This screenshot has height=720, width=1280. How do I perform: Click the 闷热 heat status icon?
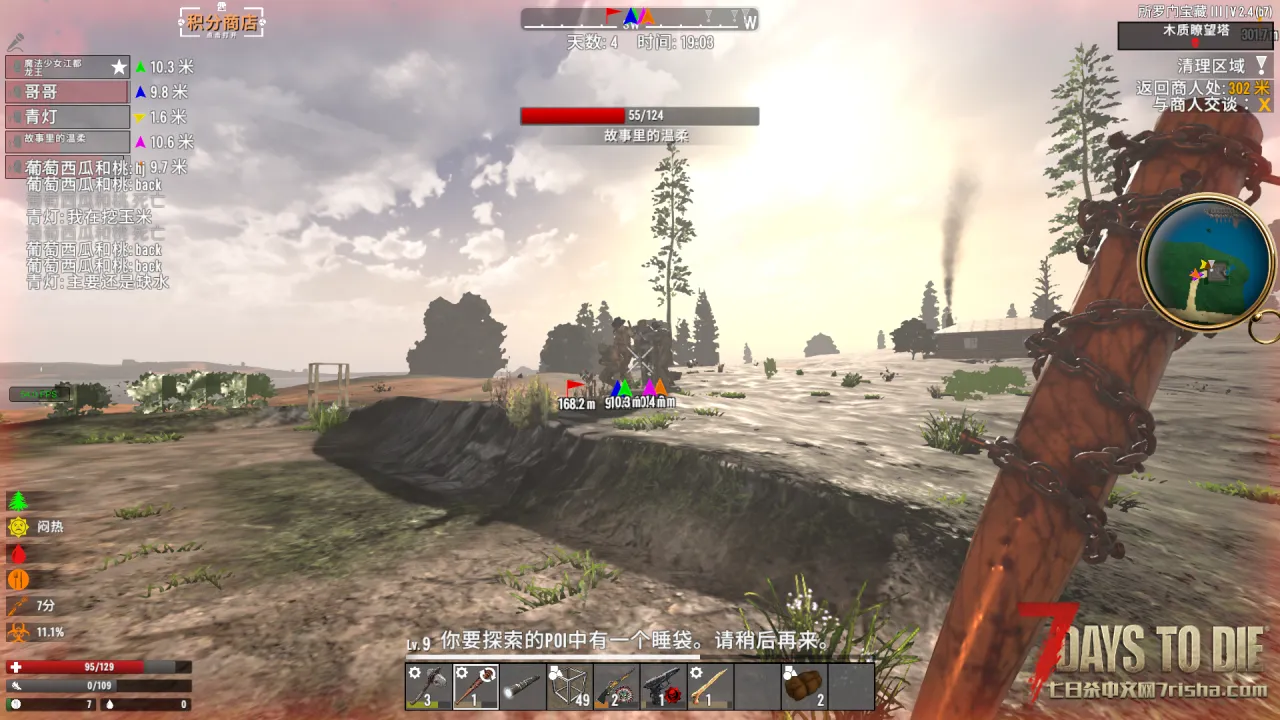[x=19, y=527]
